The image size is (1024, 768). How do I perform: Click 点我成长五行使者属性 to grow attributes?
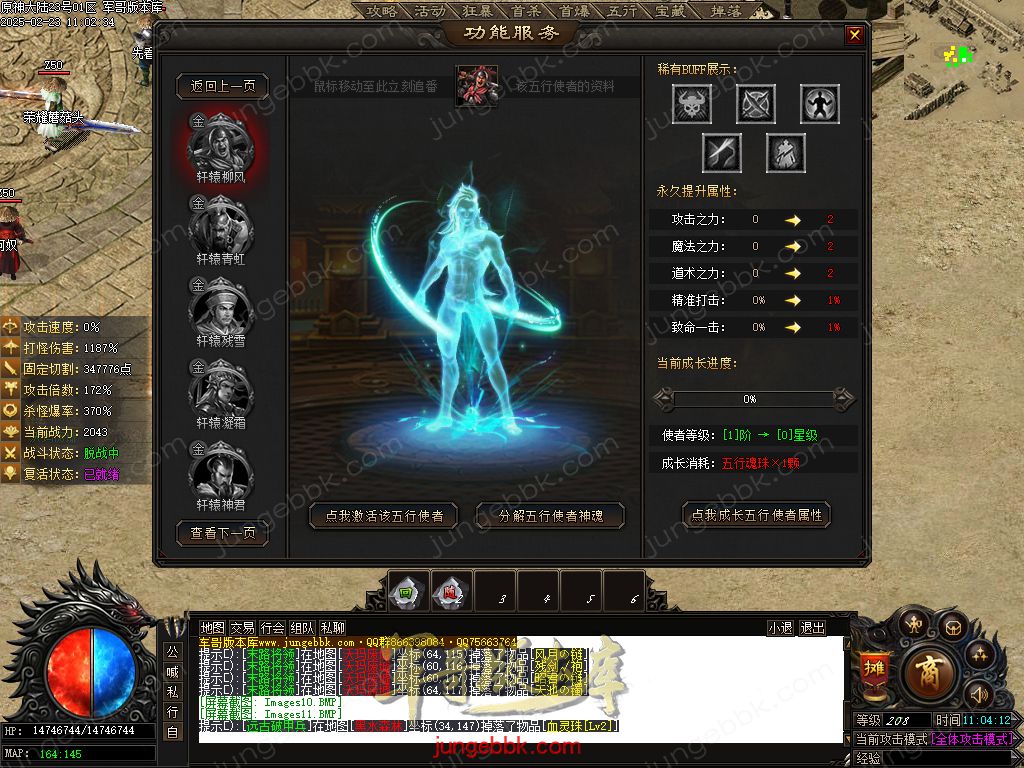click(x=757, y=514)
